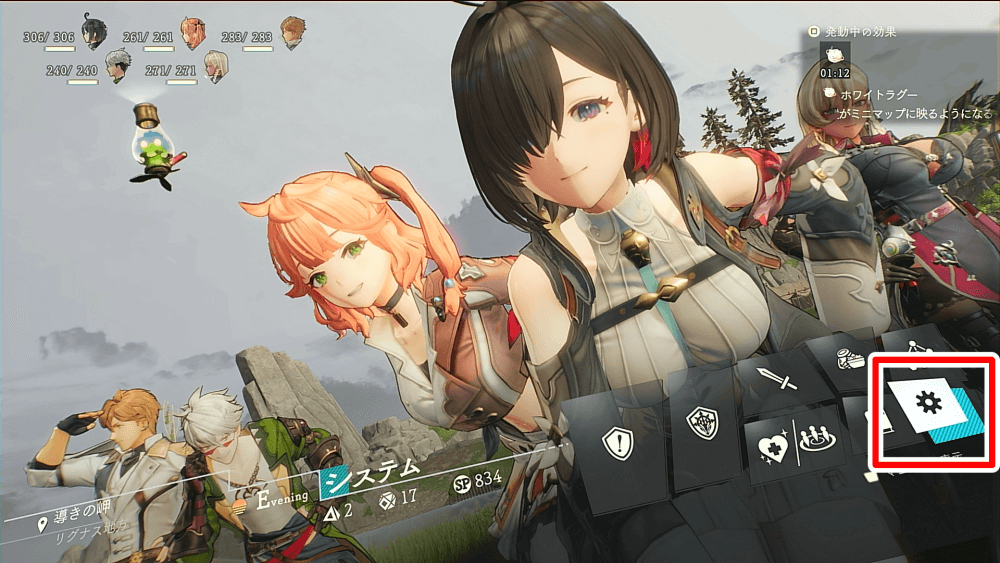Image resolution: width=1000 pixels, height=563 pixels.
Task: Select the orange-haired girl party portrait
Action: [x=194, y=32]
